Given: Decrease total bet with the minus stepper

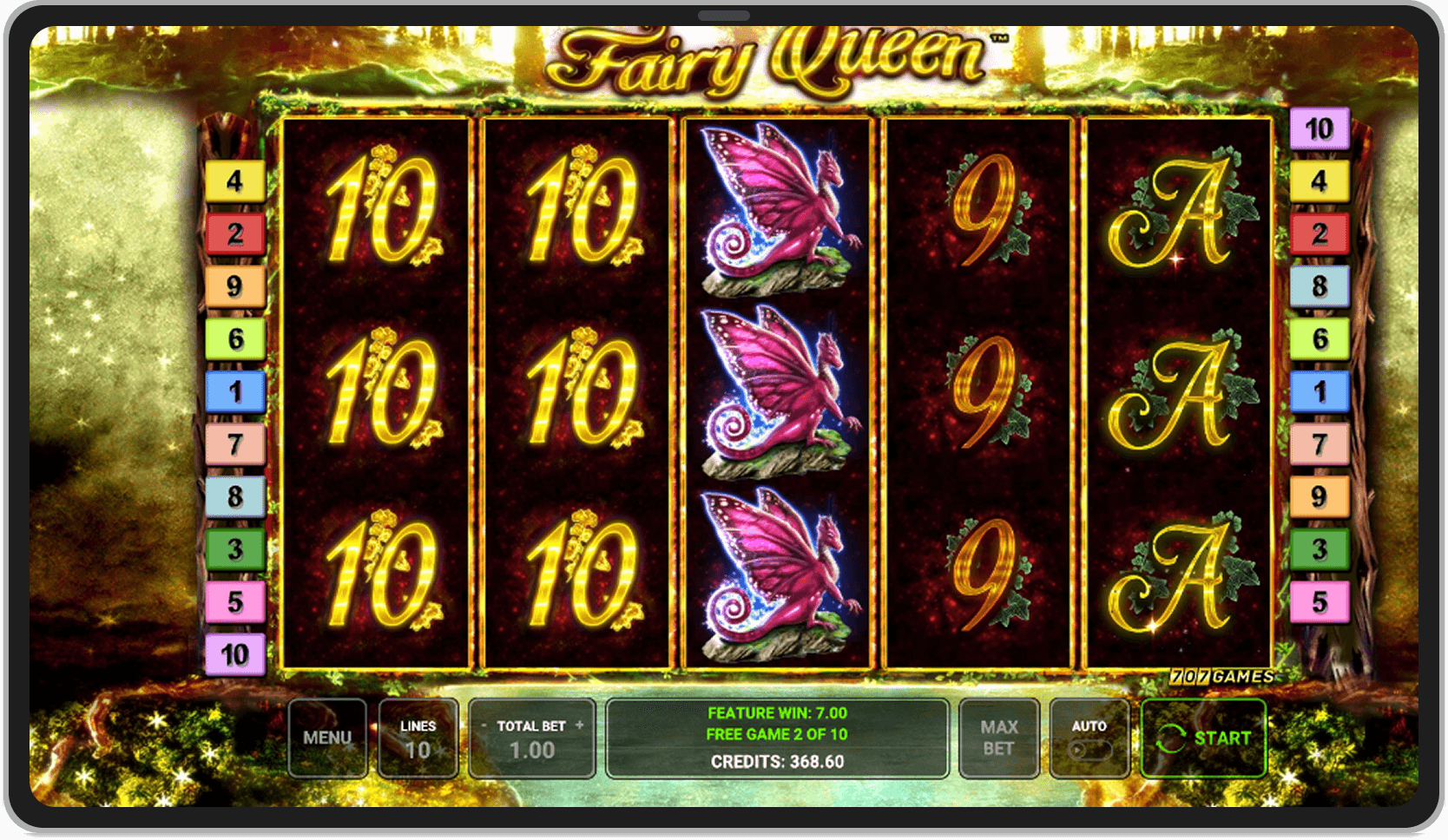Looking at the screenshot, I should [484, 725].
